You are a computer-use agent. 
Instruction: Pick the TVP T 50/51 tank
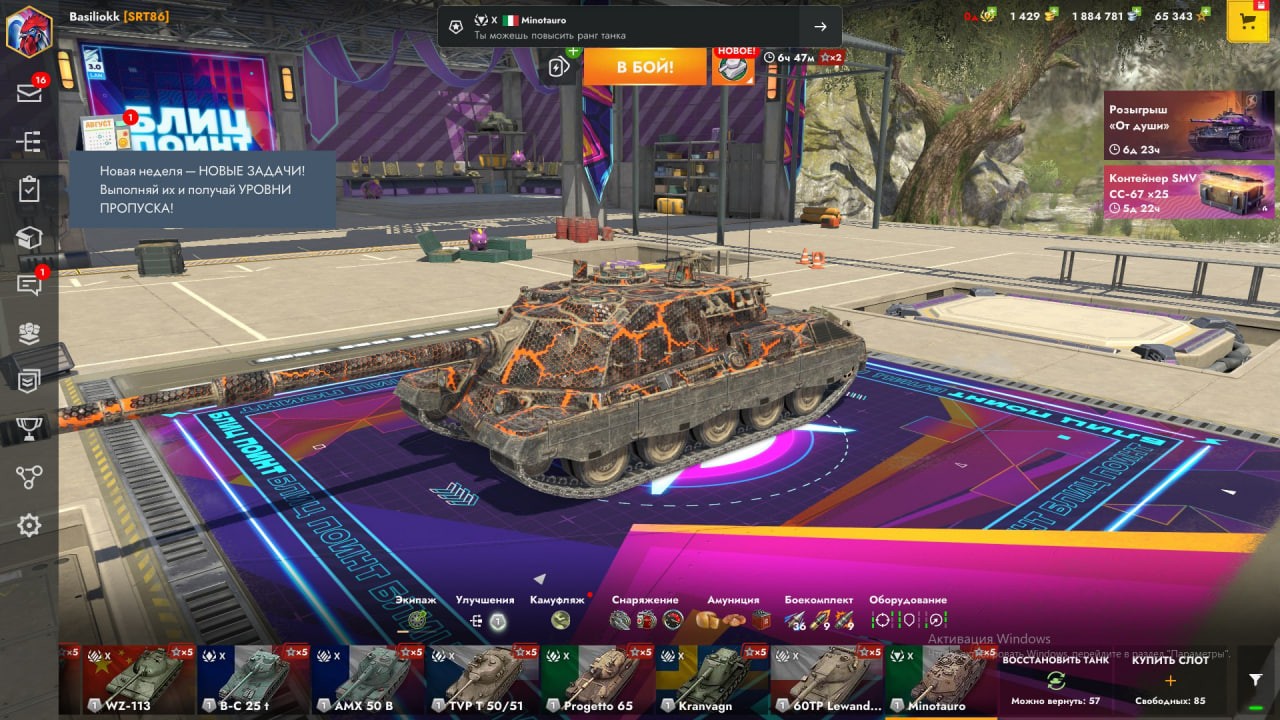(x=483, y=679)
